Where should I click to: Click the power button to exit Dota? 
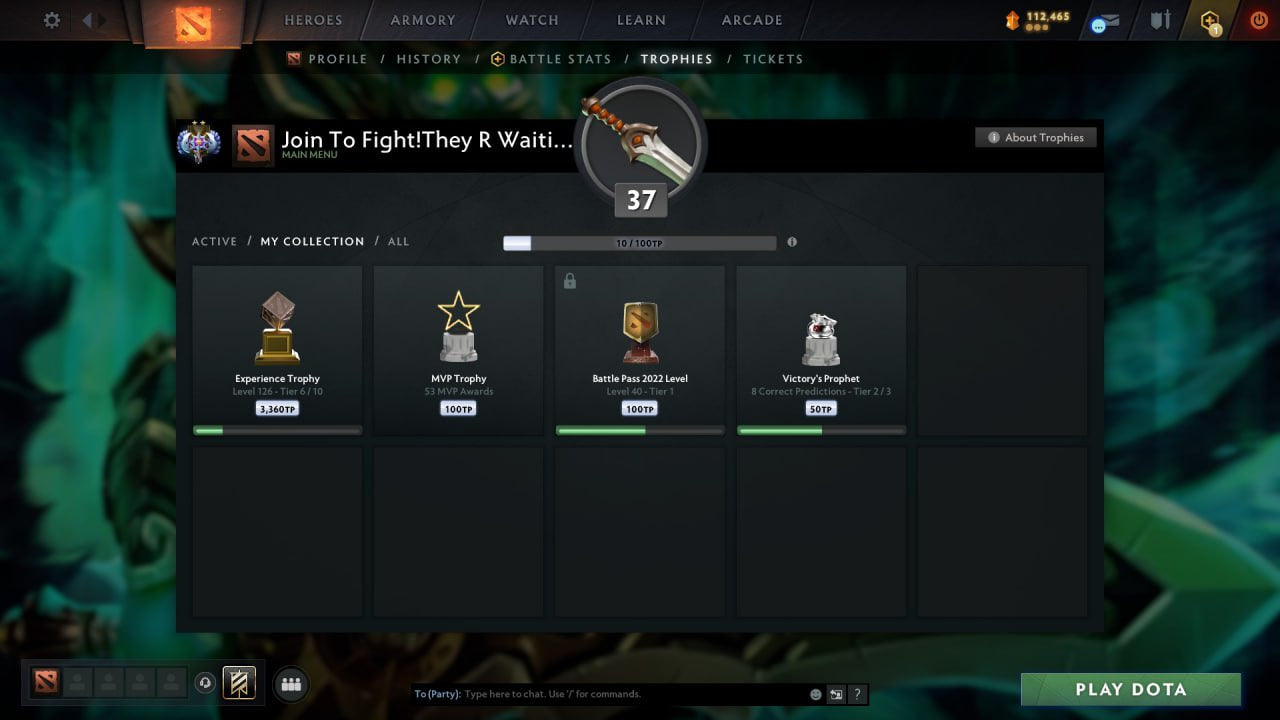[x=1259, y=19]
